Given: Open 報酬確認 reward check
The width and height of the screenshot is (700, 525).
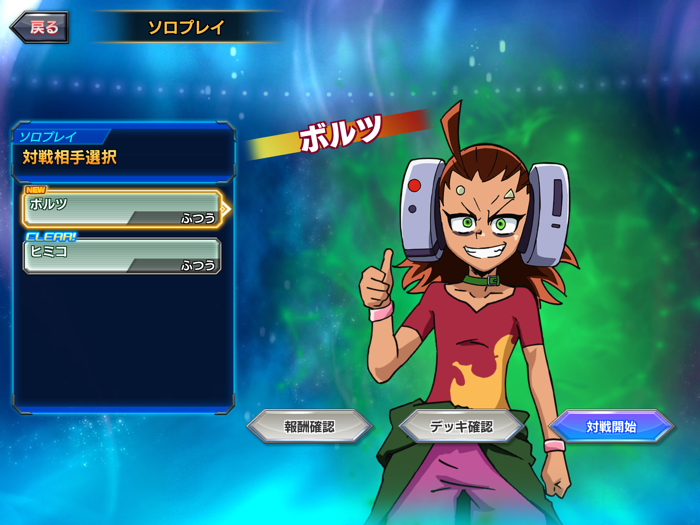Looking at the screenshot, I should 309,427.
